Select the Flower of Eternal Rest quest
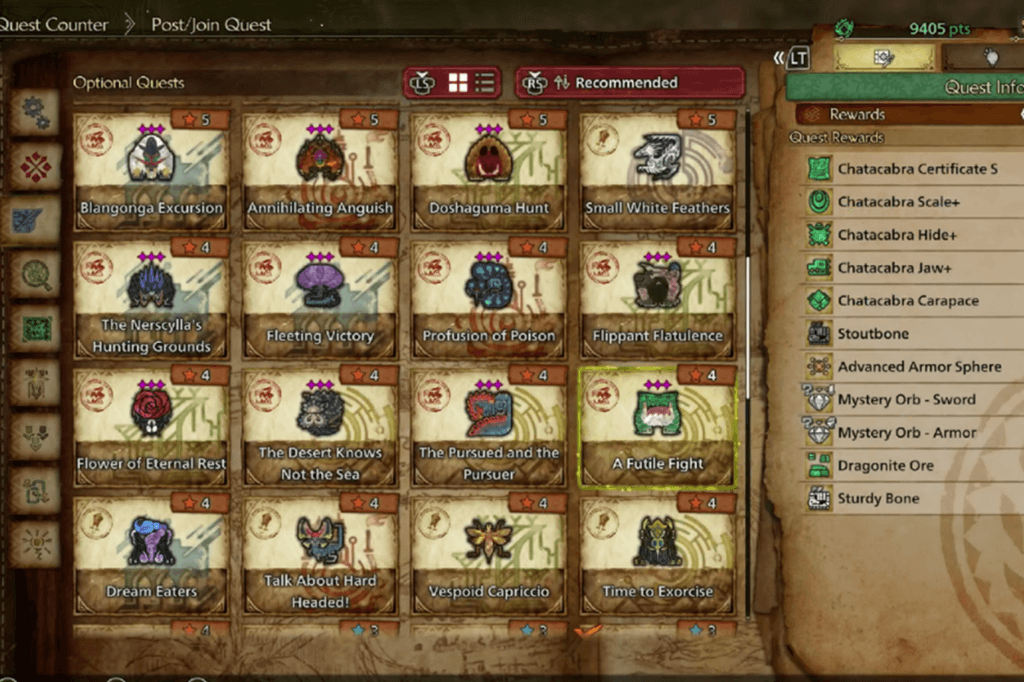This screenshot has height=682, width=1024. pos(151,427)
